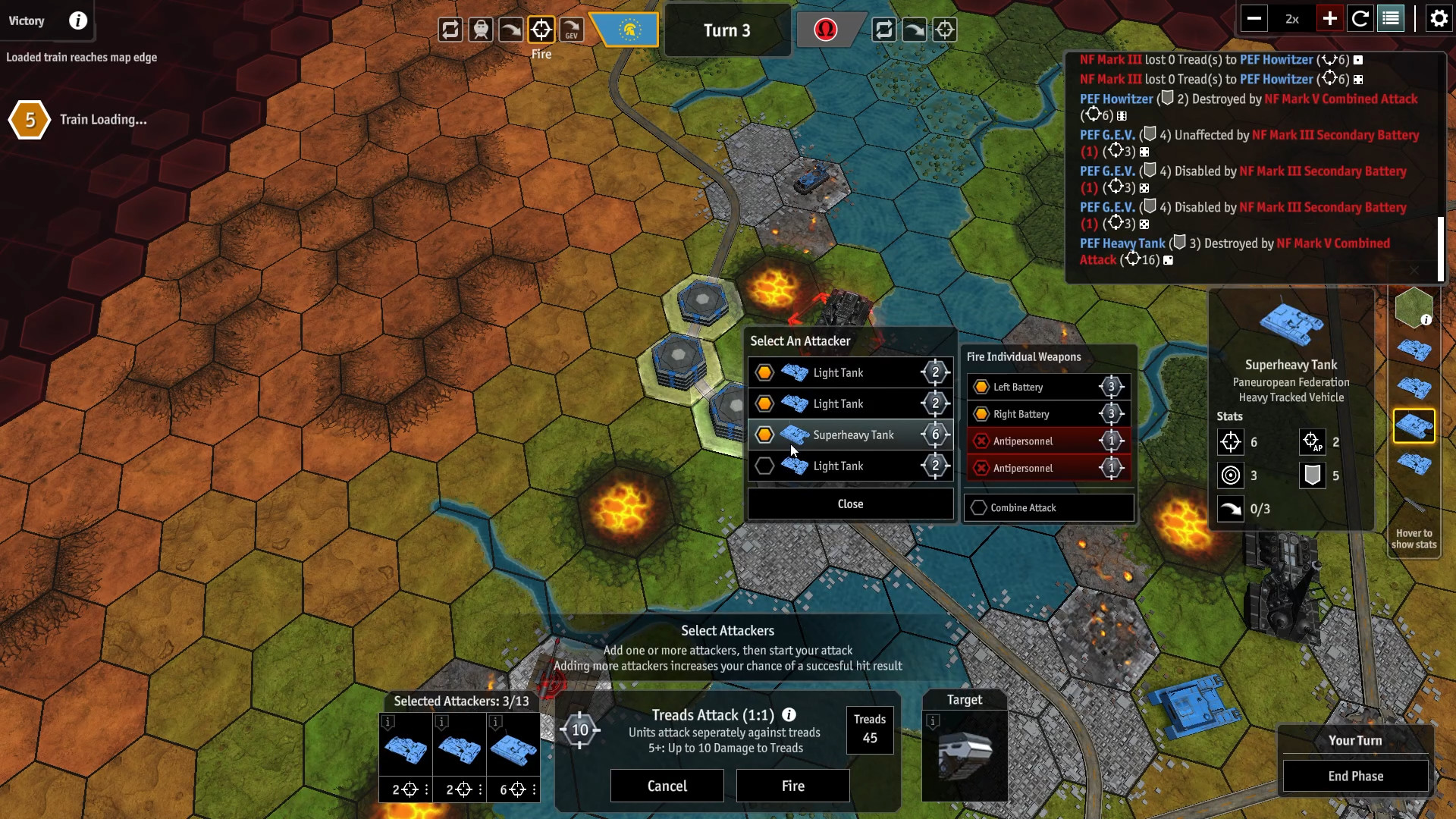Click the train movement icon in the toolbar
1456x819 pixels.
point(481,29)
